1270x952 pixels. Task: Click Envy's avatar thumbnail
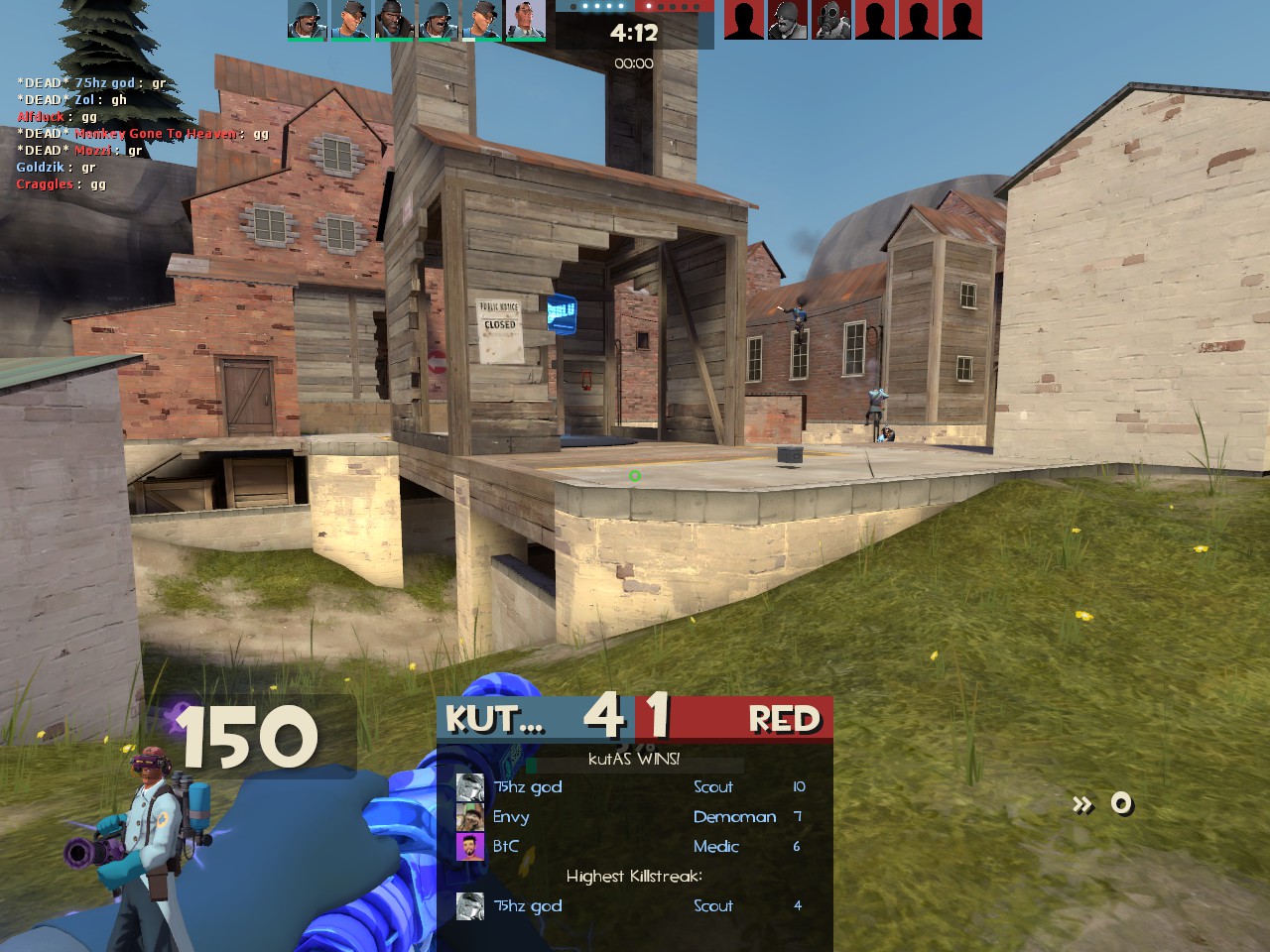pyautogui.click(x=469, y=817)
